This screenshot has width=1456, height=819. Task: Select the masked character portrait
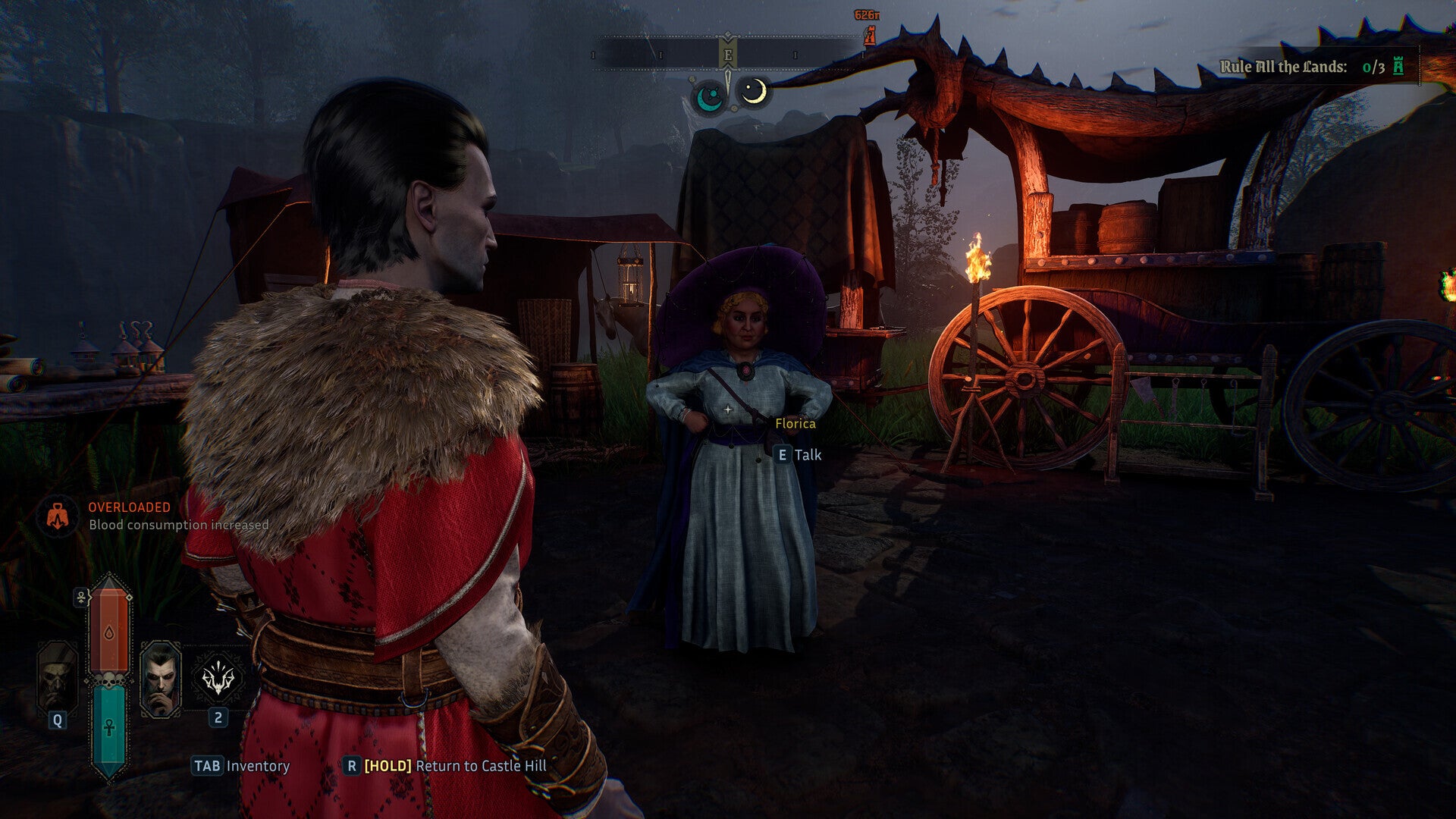pos(58,676)
